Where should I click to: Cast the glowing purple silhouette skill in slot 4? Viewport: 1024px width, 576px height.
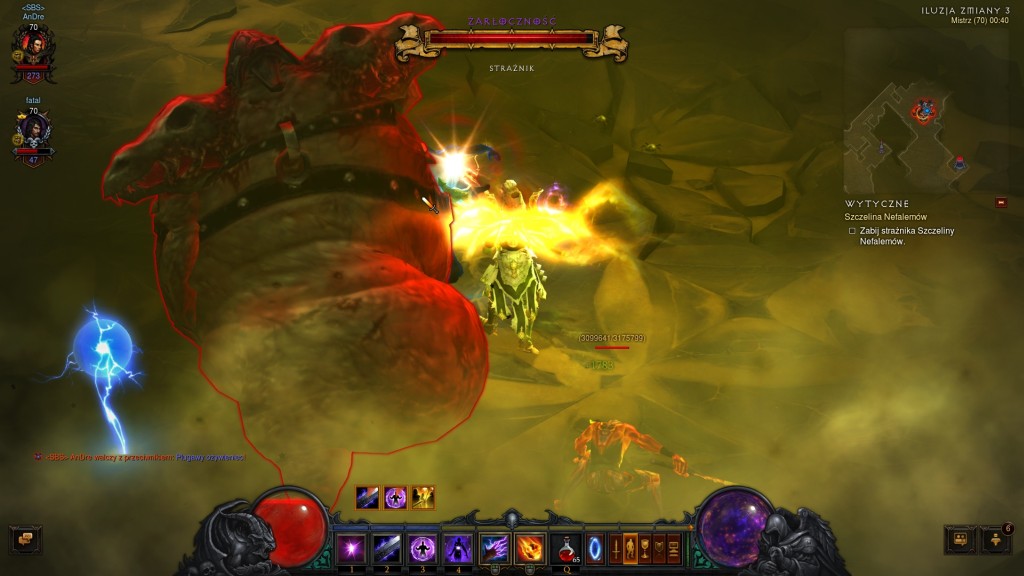(x=458, y=548)
